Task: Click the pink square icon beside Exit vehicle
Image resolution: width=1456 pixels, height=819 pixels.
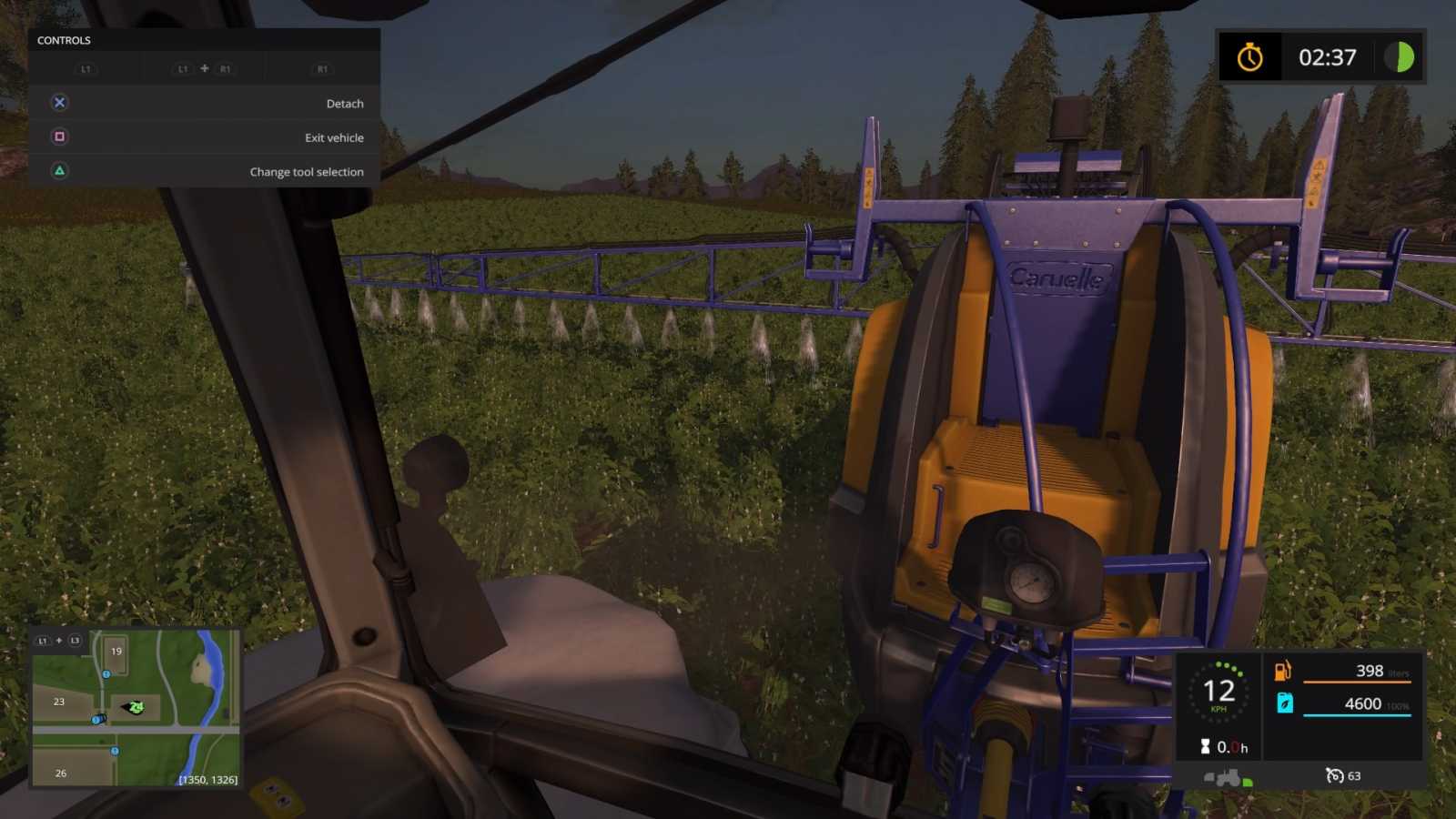Action: click(x=58, y=136)
